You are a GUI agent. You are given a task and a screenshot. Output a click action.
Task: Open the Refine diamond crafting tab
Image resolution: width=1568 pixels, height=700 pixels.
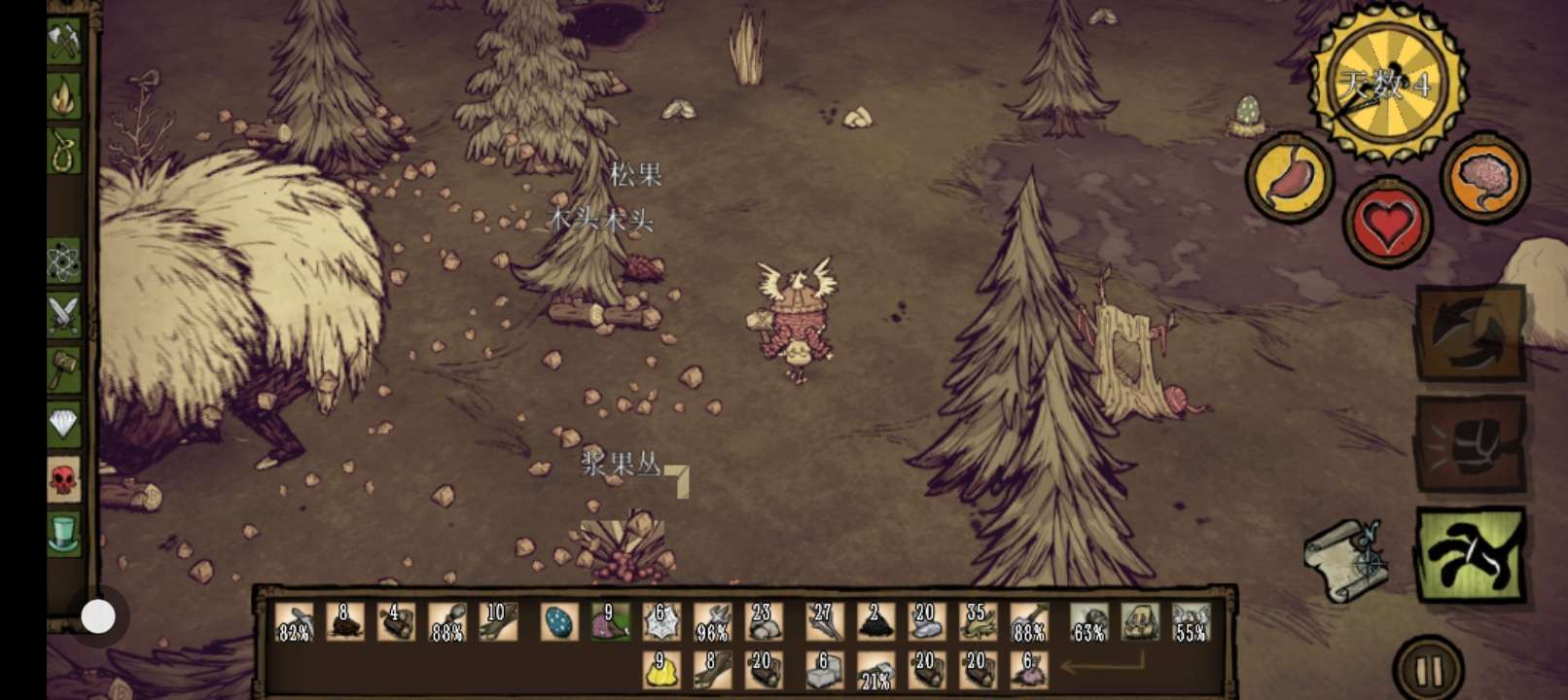[x=64, y=424]
